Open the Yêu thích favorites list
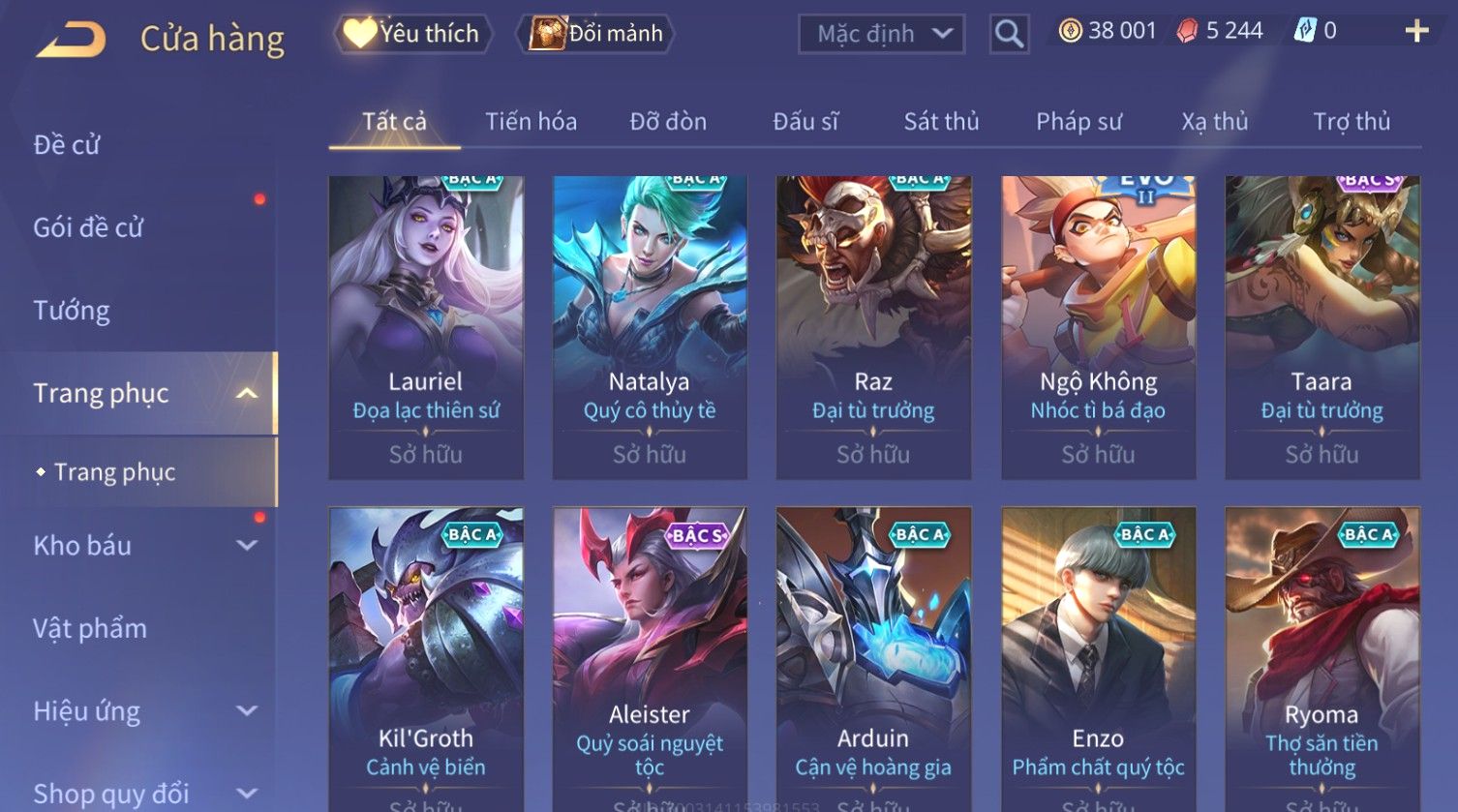The width and height of the screenshot is (1458, 812). 412,34
